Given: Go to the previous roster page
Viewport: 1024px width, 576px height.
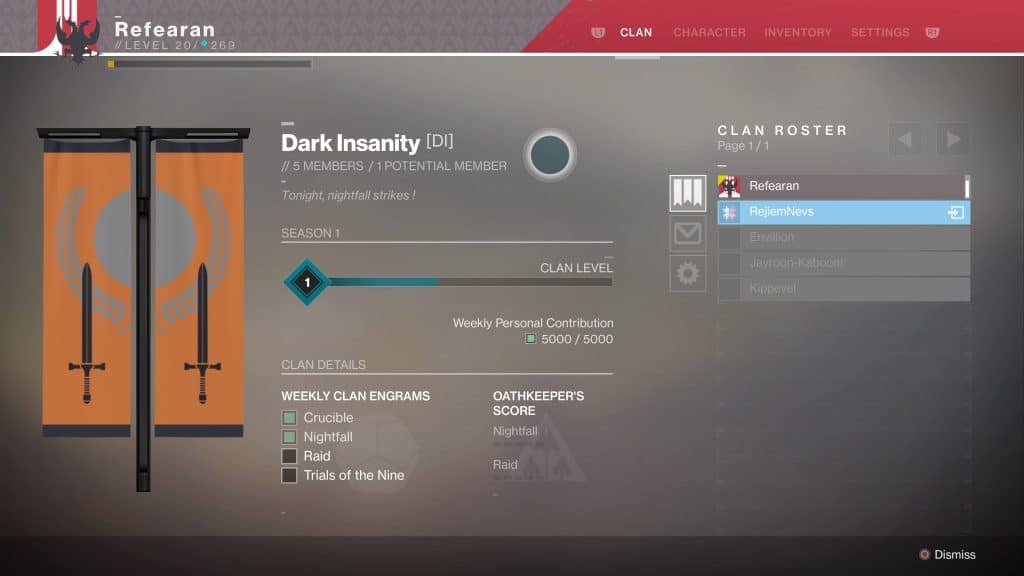Looking at the screenshot, I should pos(905,138).
